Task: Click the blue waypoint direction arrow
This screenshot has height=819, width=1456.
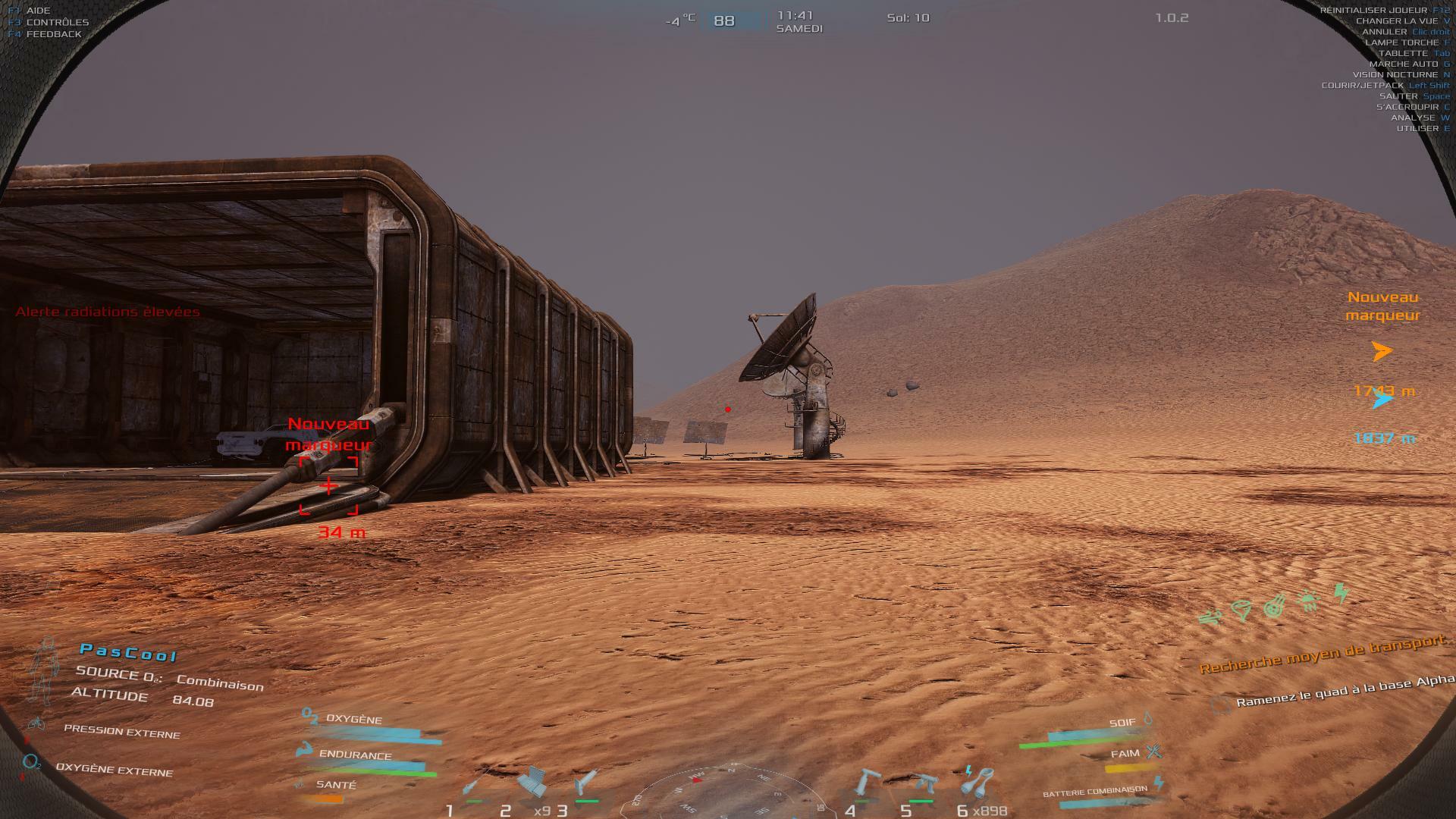Action: pos(1382,400)
